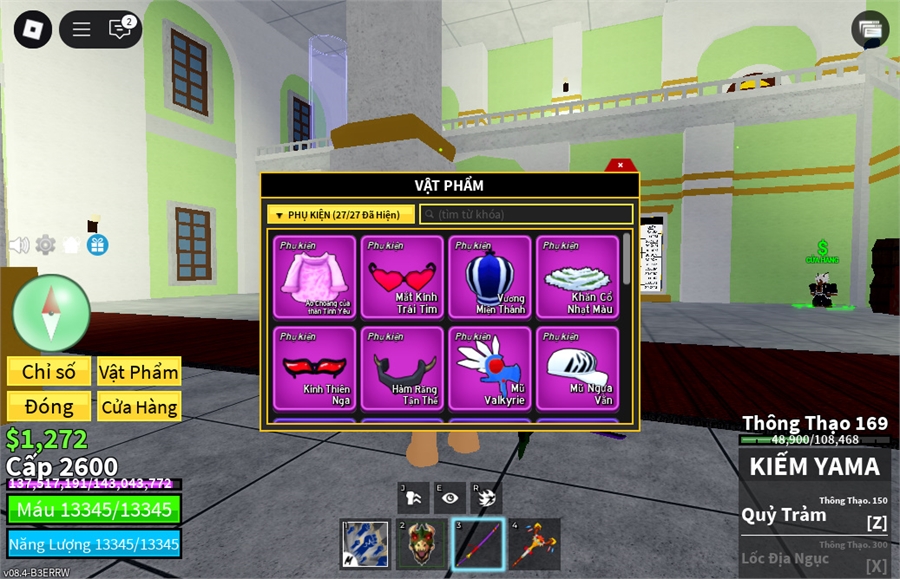Select the pink Áo Choàng cape item

[315, 277]
